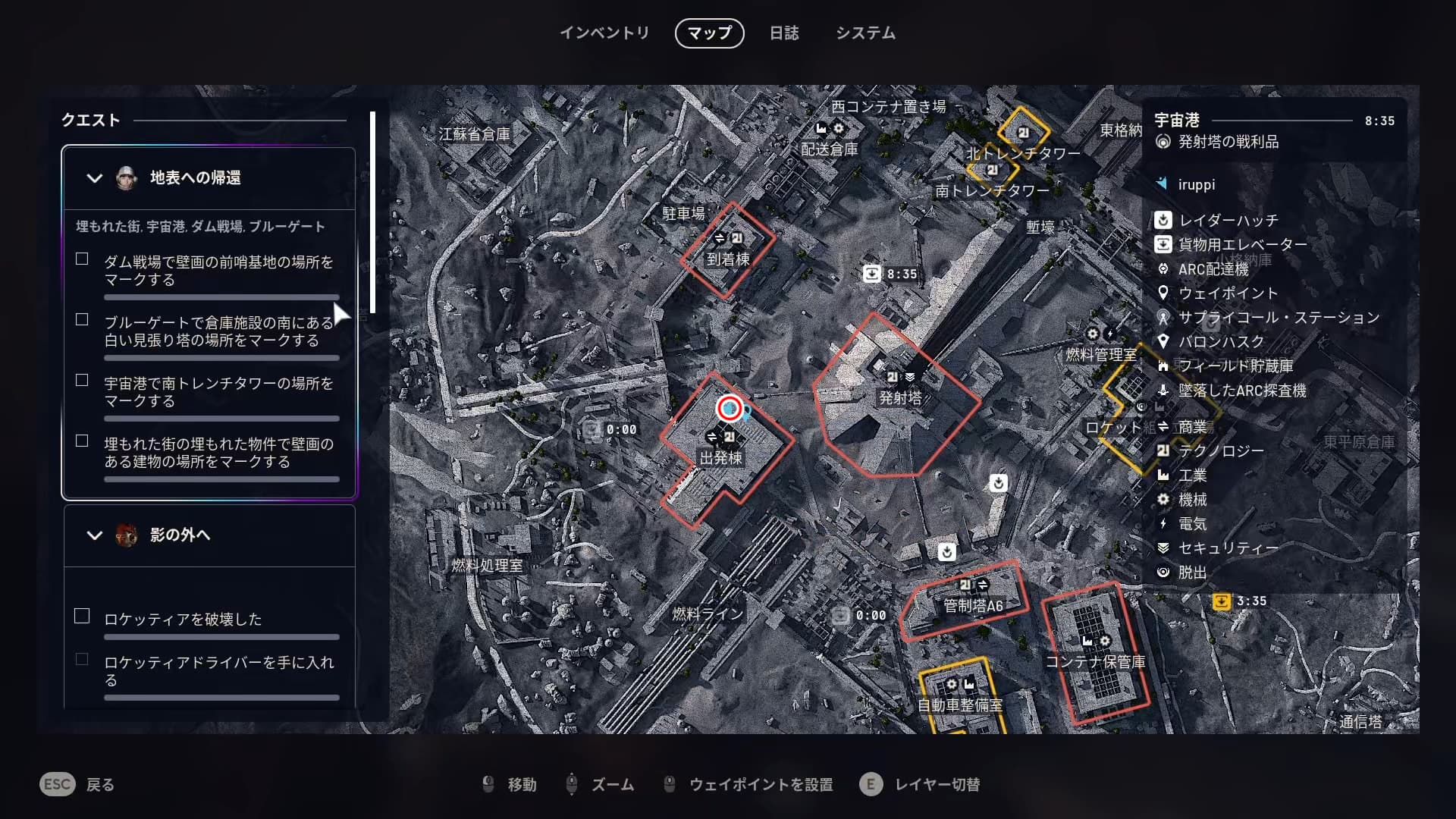Select the 到着棟 building on the map
Image resolution: width=1456 pixels, height=819 pixels.
pyautogui.click(x=728, y=259)
